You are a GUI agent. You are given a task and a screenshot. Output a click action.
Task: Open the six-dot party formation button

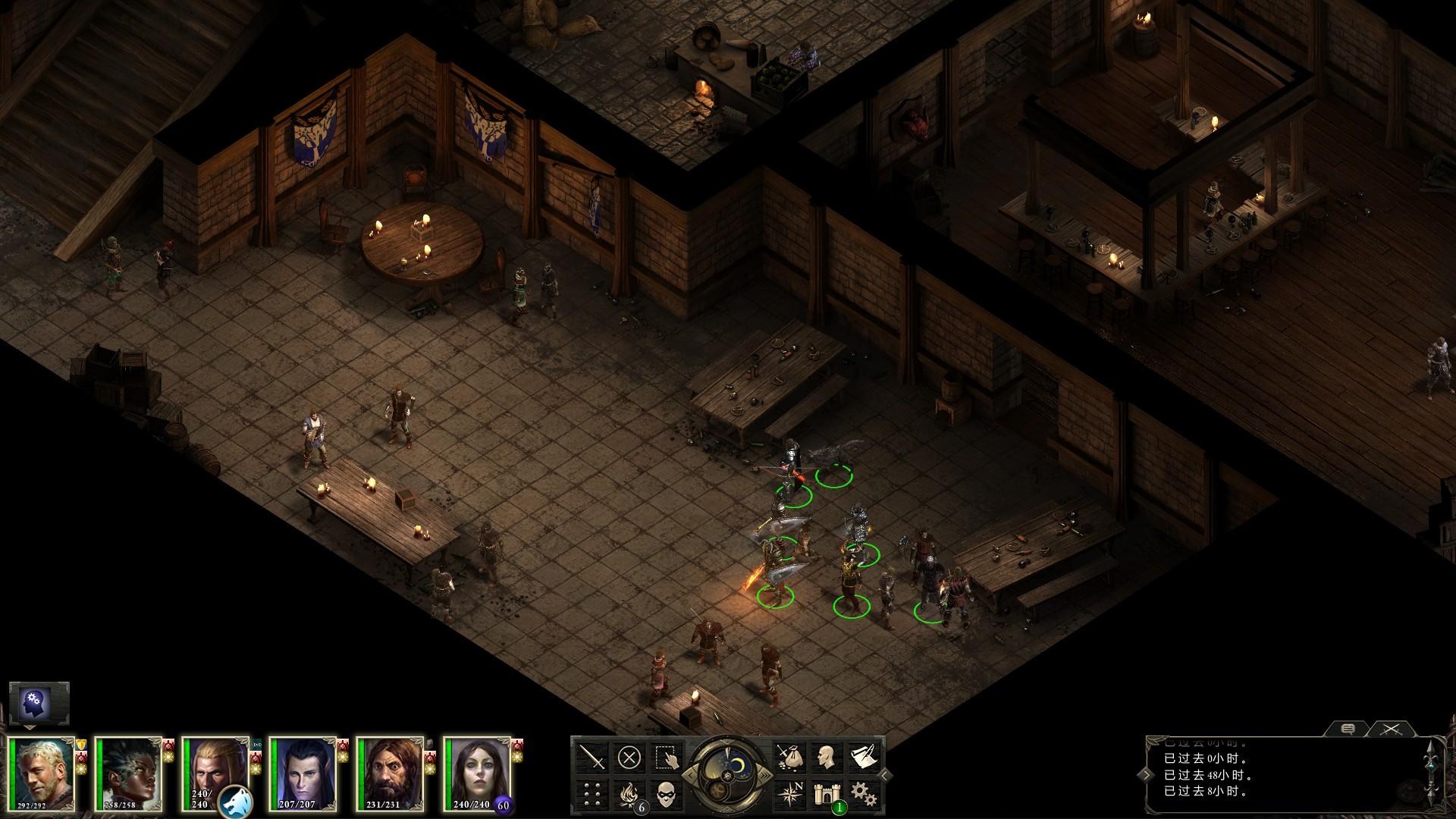tap(591, 794)
